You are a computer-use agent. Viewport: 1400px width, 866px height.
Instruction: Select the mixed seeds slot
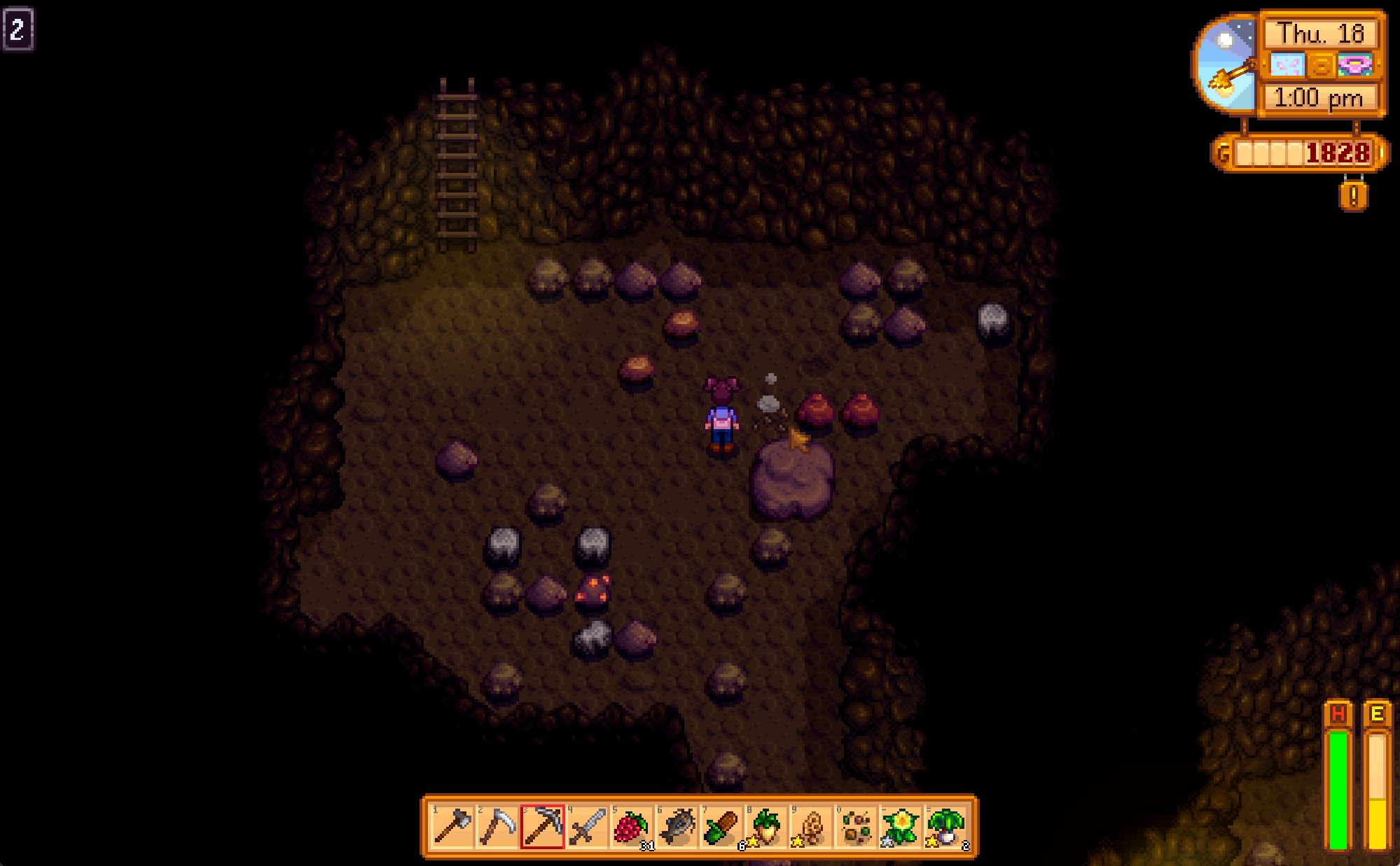click(x=856, y=827)
